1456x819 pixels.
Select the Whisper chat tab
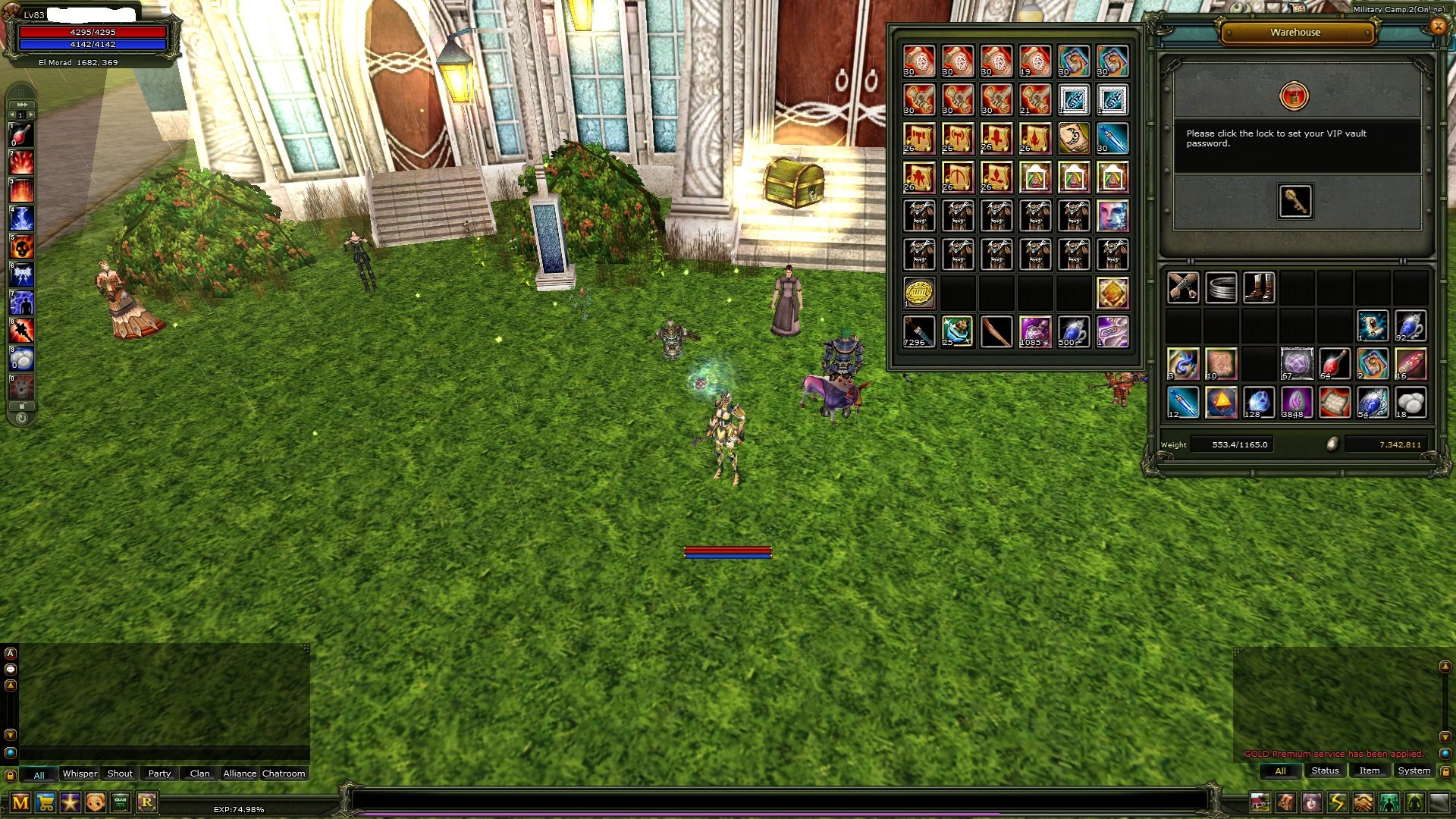point(79,773)
